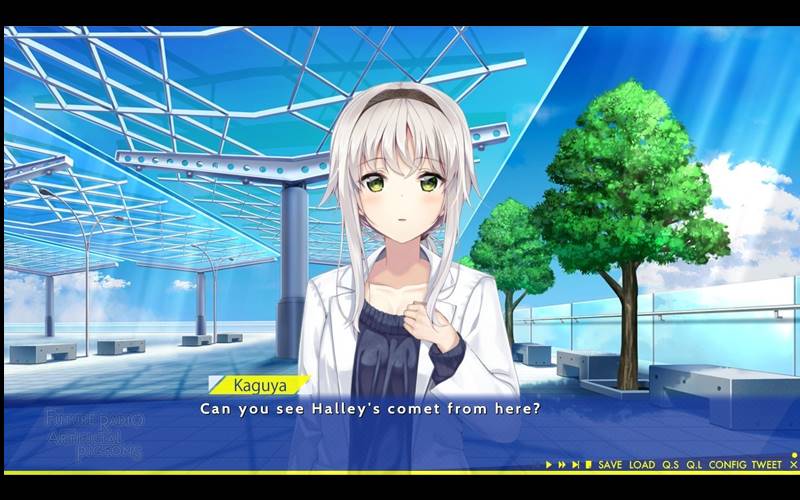This screenshot has height=500, width=800.
Task: Skip to next scene with arrow-bar icon
Action: point(576,465)
